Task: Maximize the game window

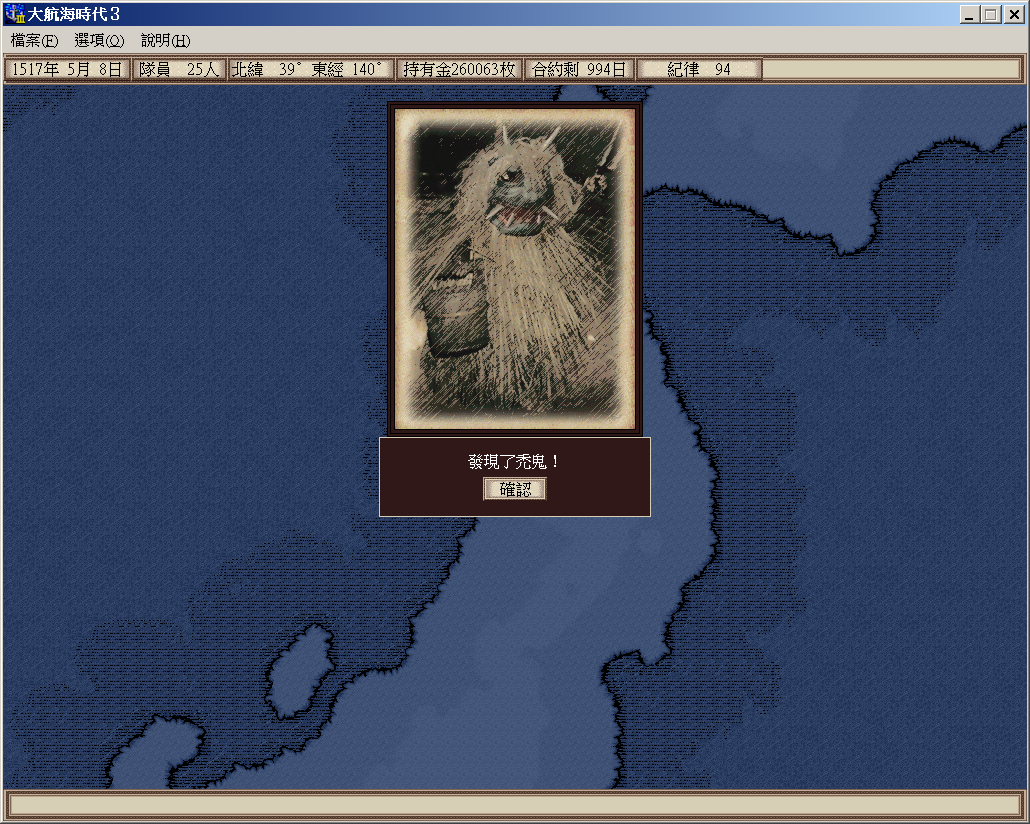Action: click(x=990, y=15)
